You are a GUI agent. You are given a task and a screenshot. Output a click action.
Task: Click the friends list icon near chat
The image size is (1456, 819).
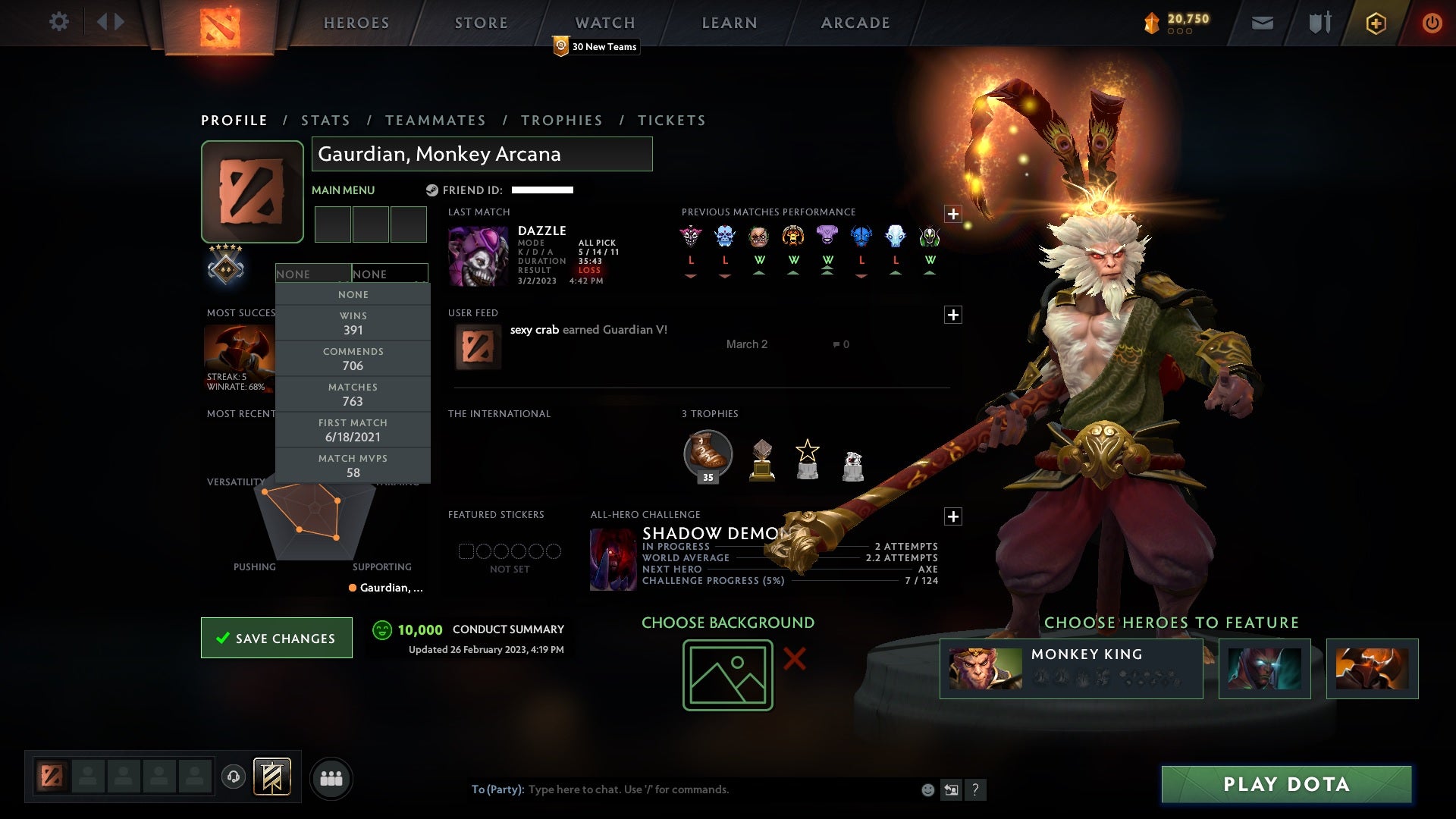tap(332, 778)
